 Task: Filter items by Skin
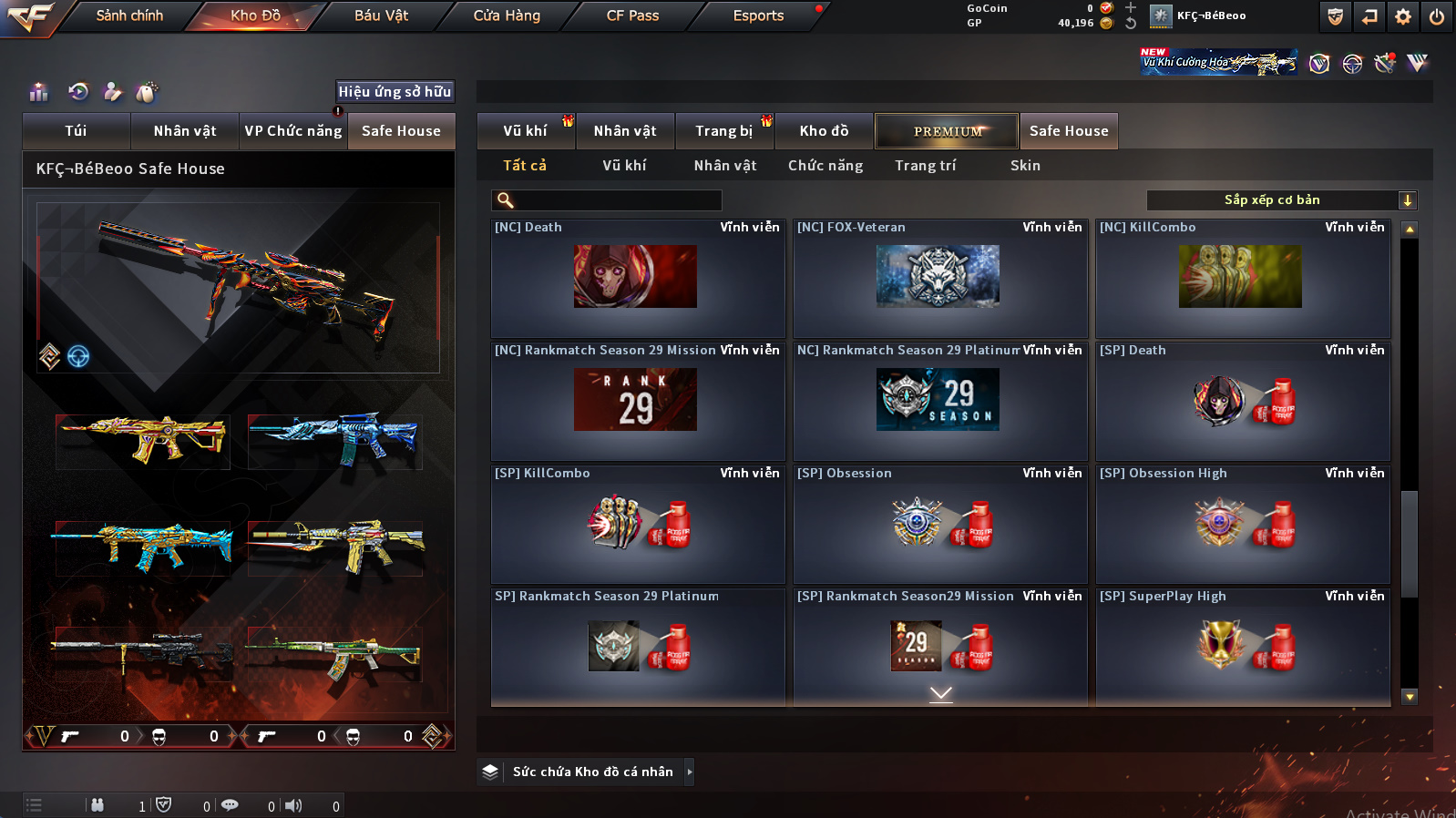[x=1025, y=166]
